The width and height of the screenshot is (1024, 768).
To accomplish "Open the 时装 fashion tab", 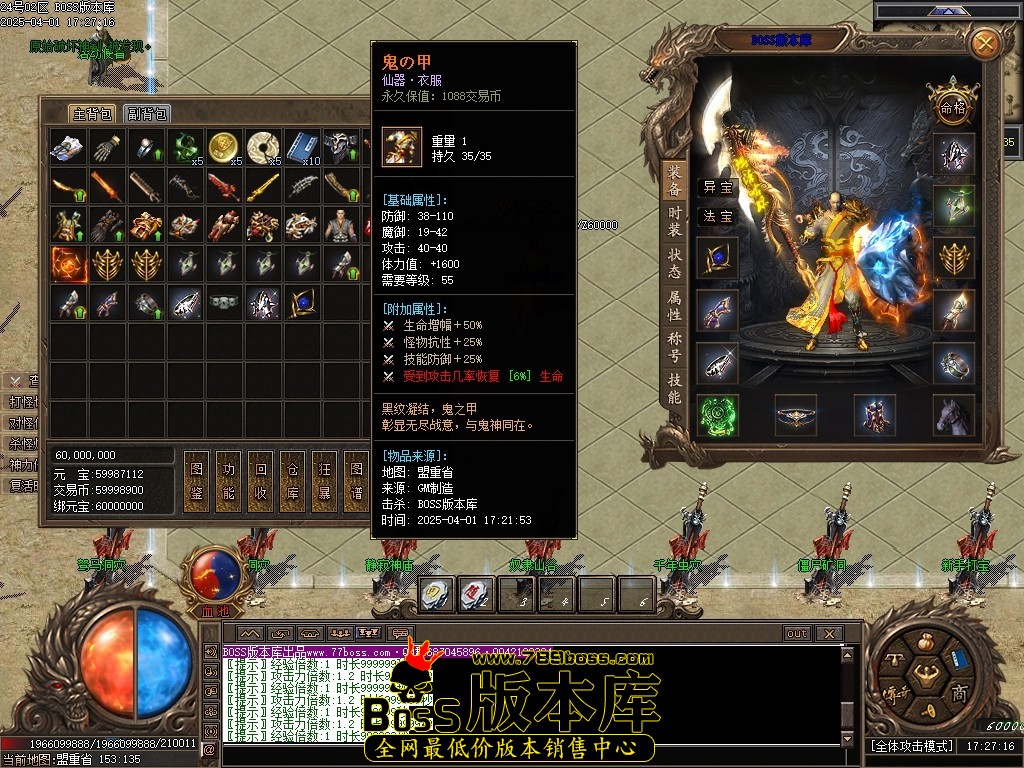I will click(675, 221).
